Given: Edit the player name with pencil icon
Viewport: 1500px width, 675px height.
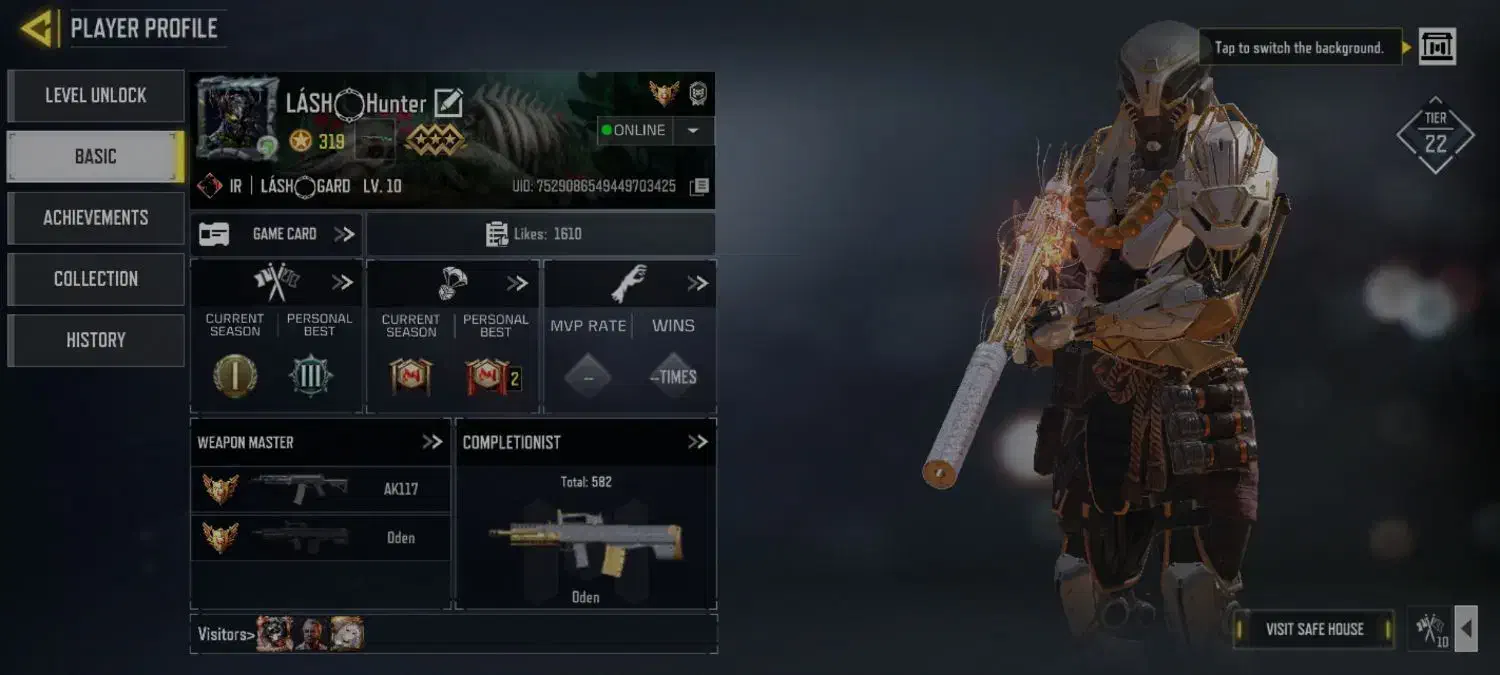Looking at the screenshot, I should click(x=448, y=103).
